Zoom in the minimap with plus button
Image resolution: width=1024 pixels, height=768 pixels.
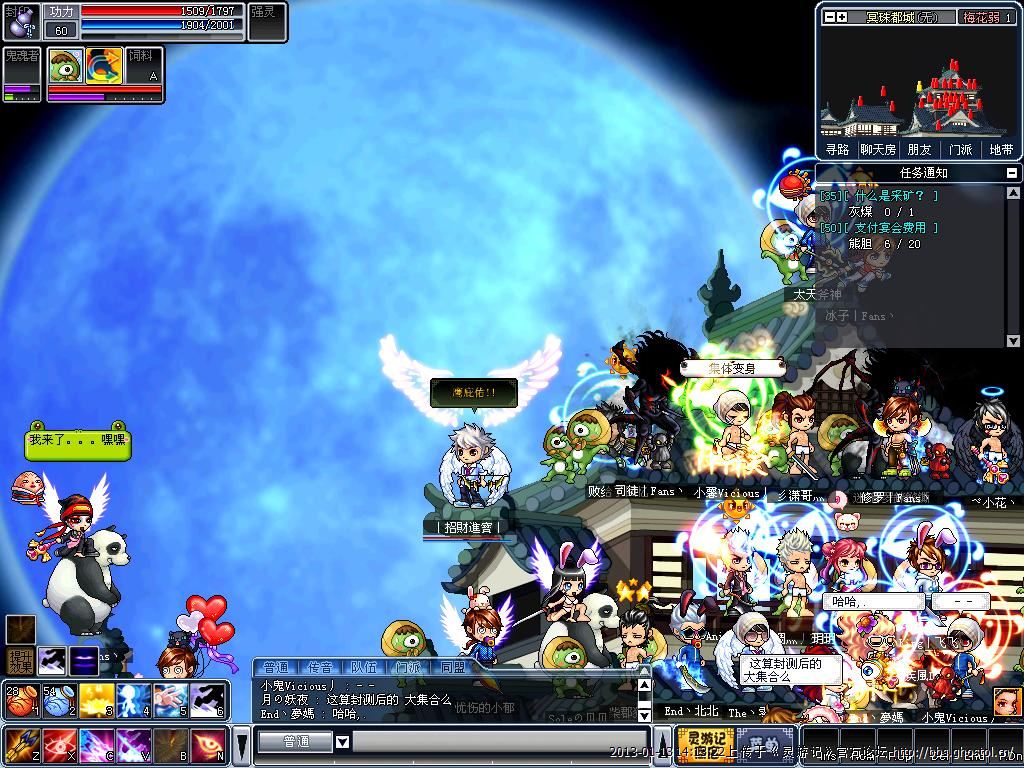click(842, 17)
